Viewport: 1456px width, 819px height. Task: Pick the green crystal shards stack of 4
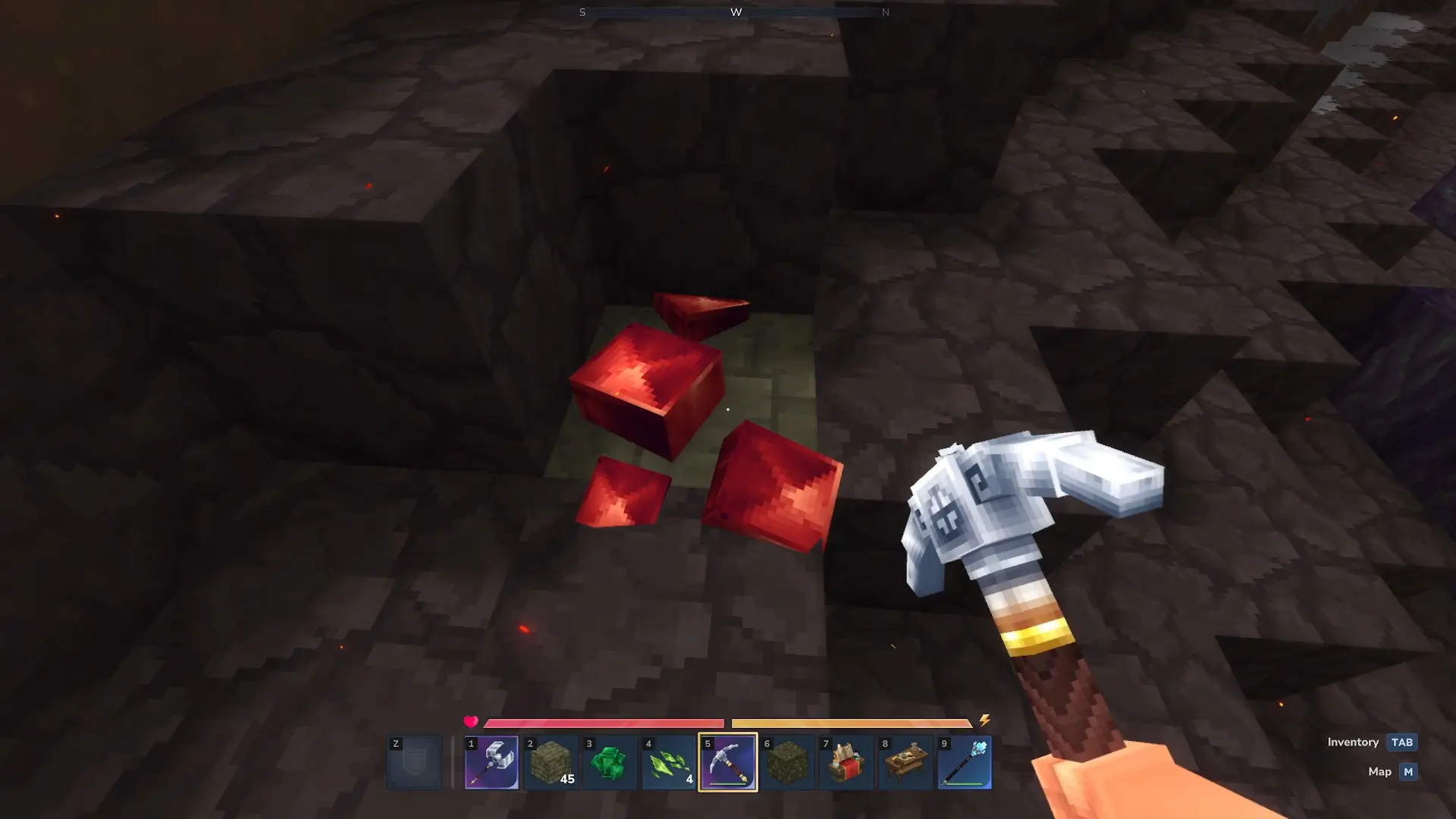point(669,763)
